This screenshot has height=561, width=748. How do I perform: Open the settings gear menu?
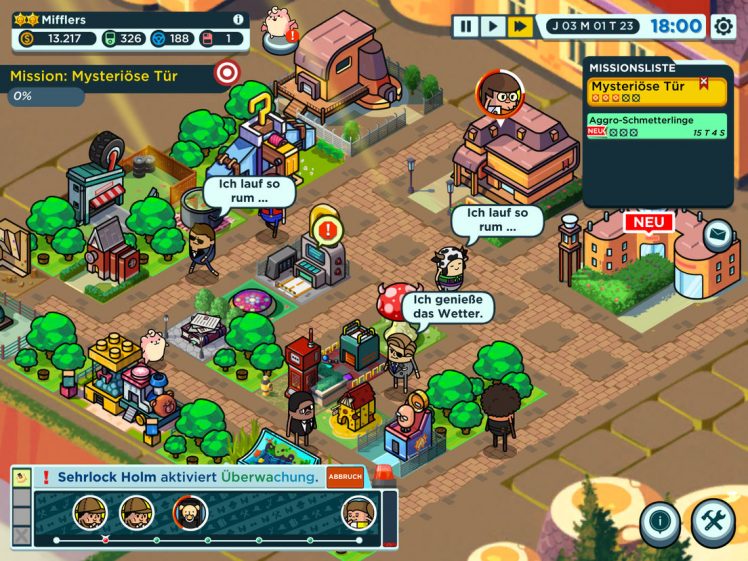723,27
